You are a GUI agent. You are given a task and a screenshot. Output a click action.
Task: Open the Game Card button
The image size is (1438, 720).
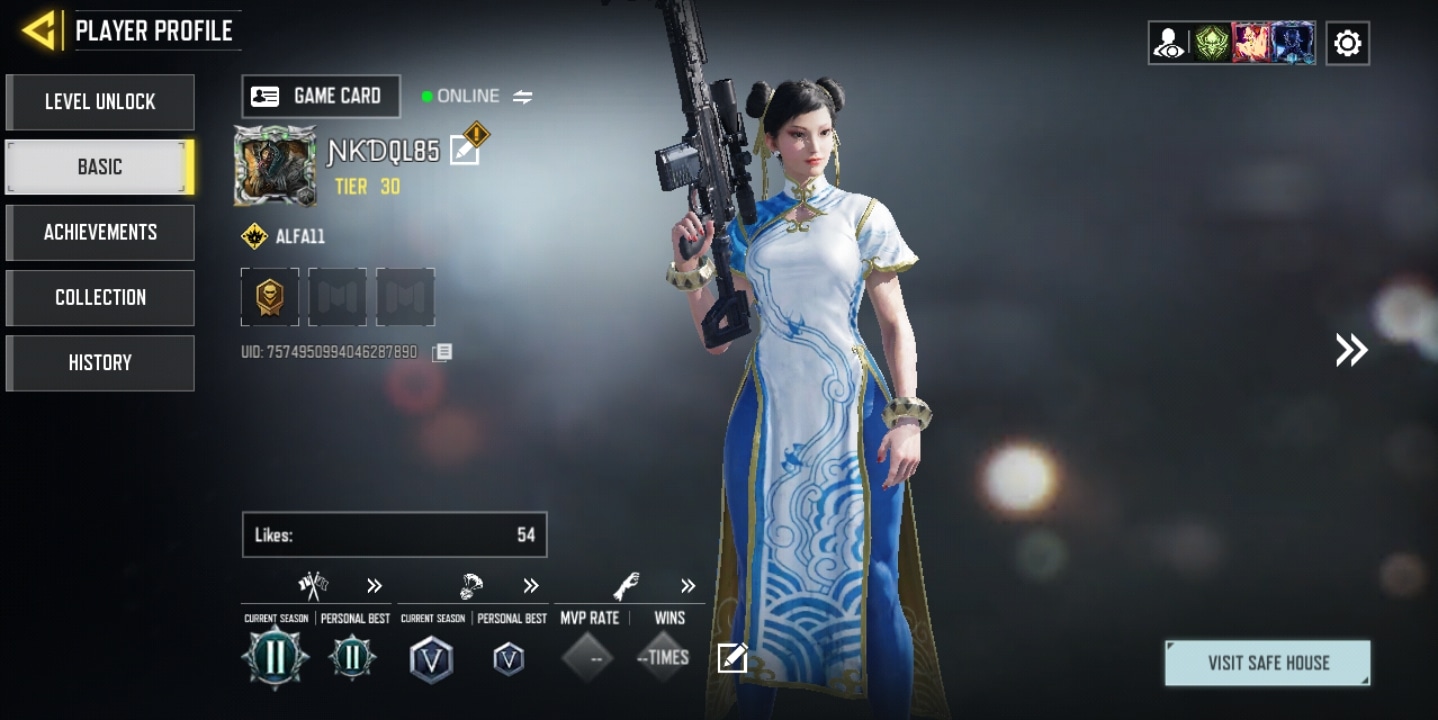coord(320,96)
